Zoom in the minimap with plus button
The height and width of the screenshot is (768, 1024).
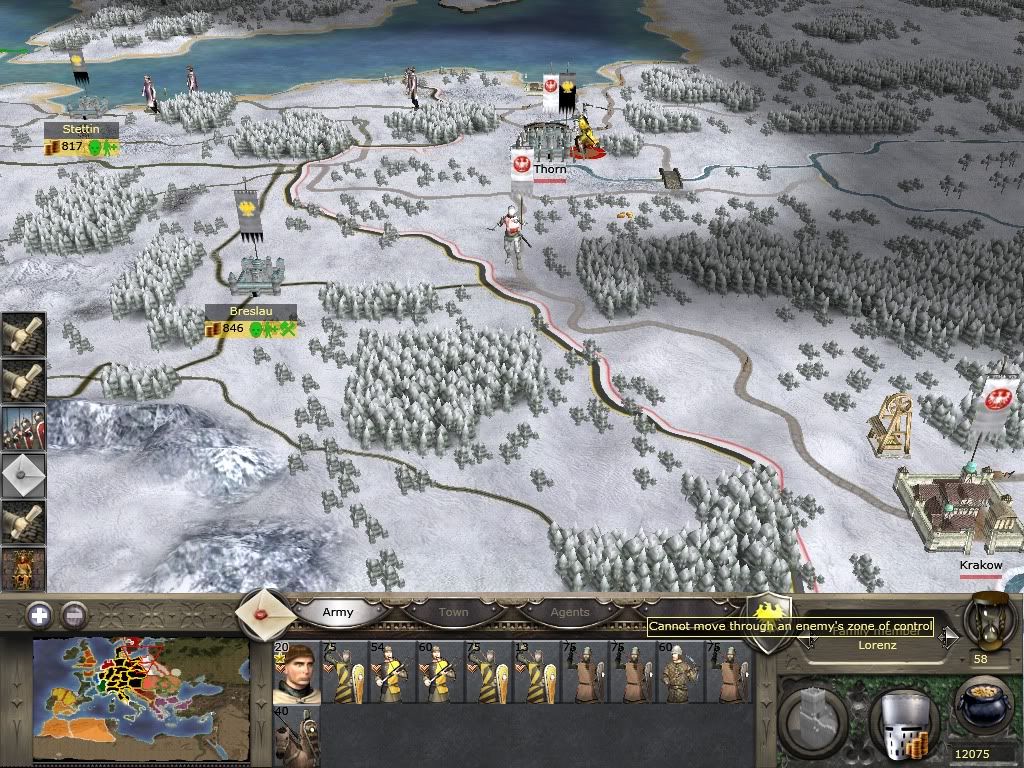38,615
